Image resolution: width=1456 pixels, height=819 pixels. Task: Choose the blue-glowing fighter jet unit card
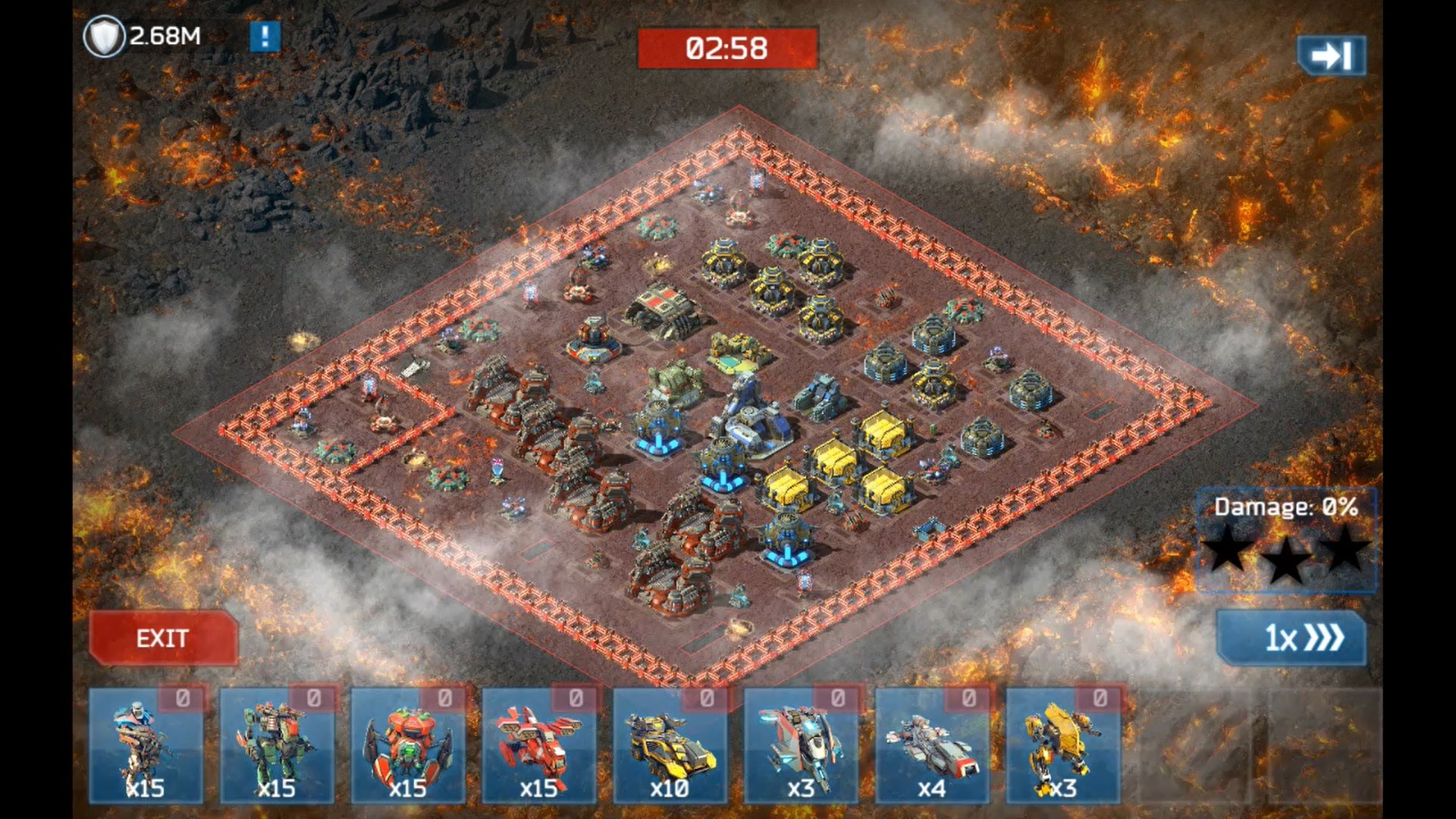[801, 746]
